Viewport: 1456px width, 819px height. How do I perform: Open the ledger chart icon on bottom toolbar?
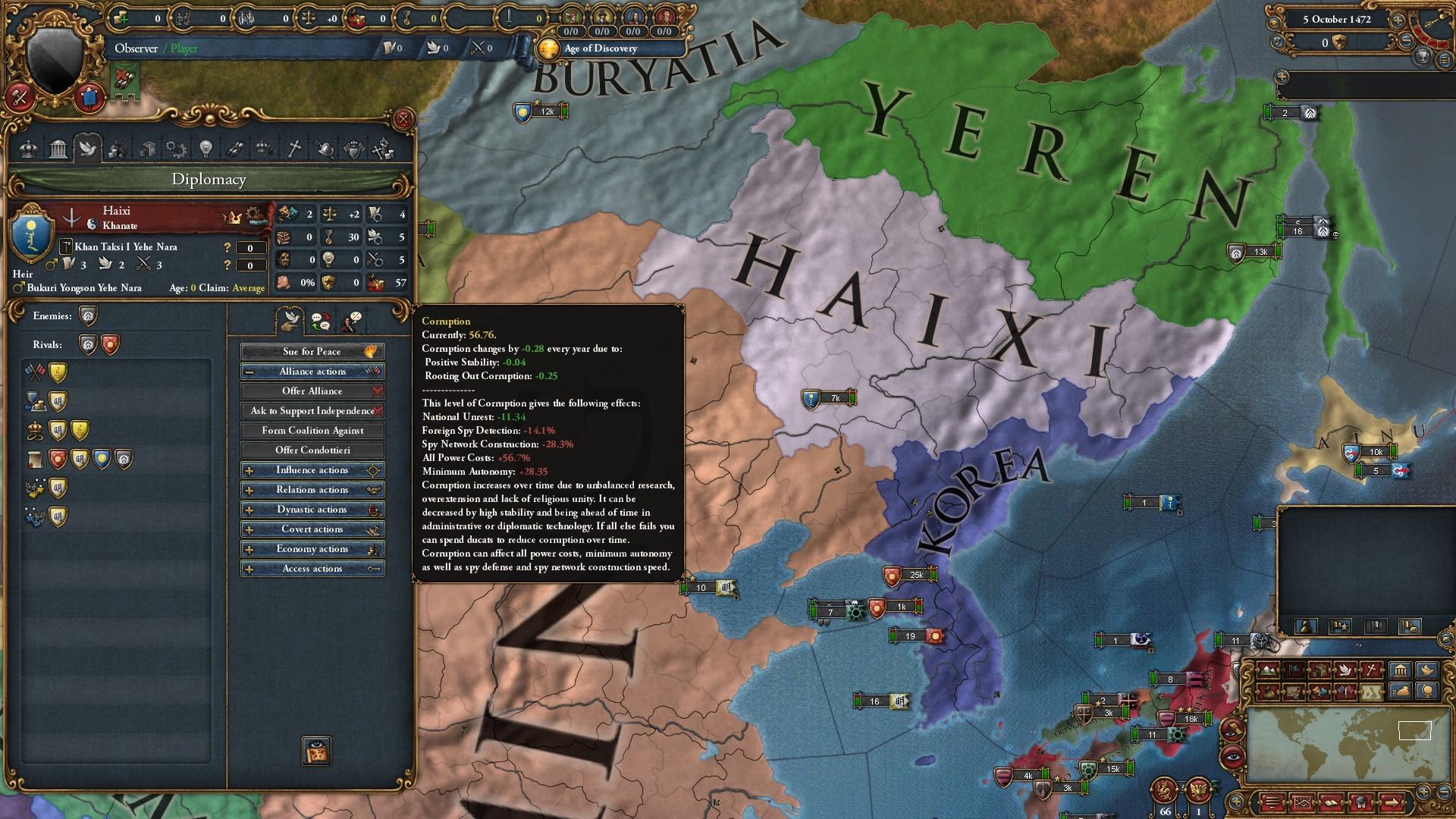point(1303,802)
